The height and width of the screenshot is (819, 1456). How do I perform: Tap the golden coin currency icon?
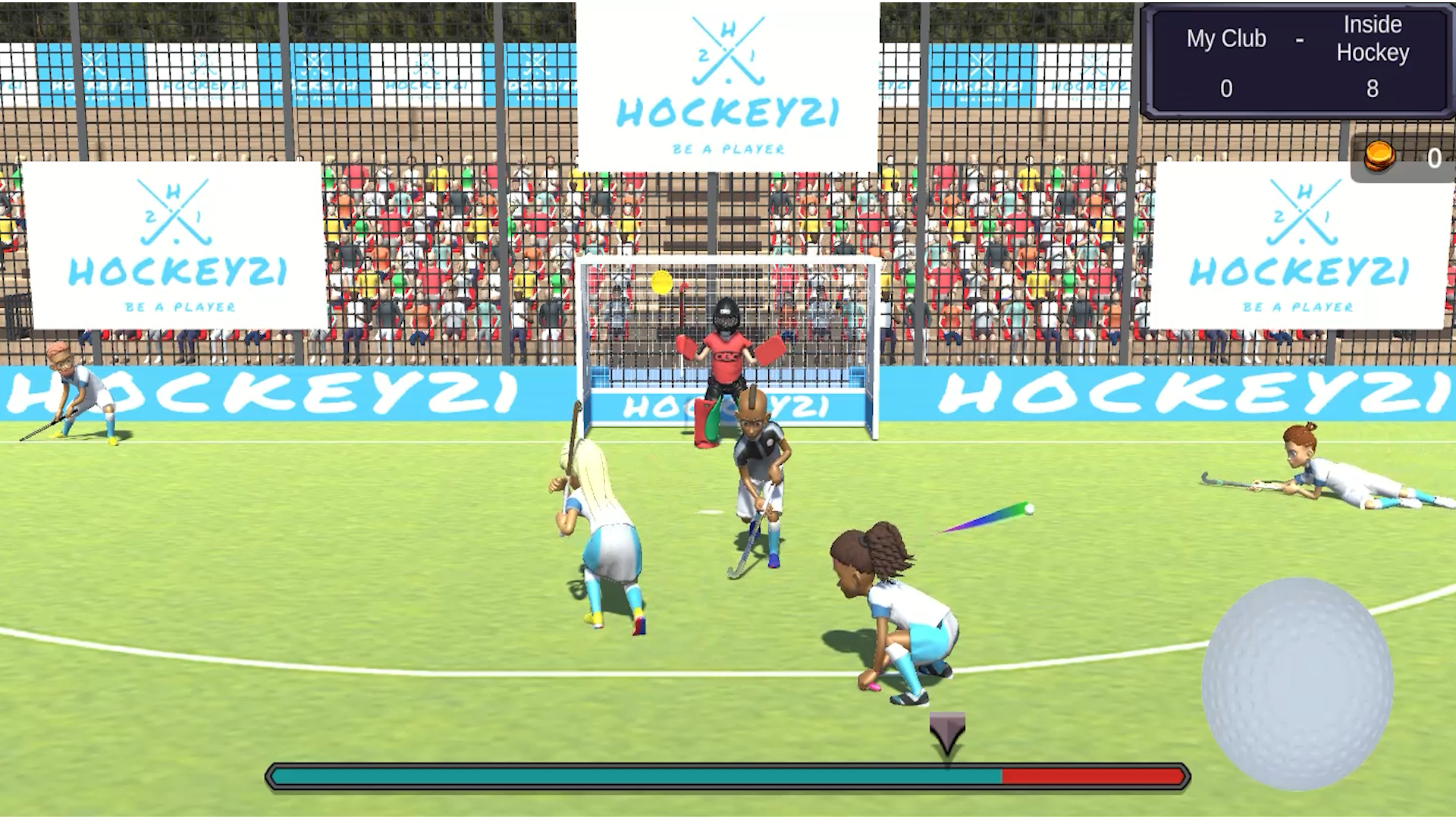point(1380,155)
